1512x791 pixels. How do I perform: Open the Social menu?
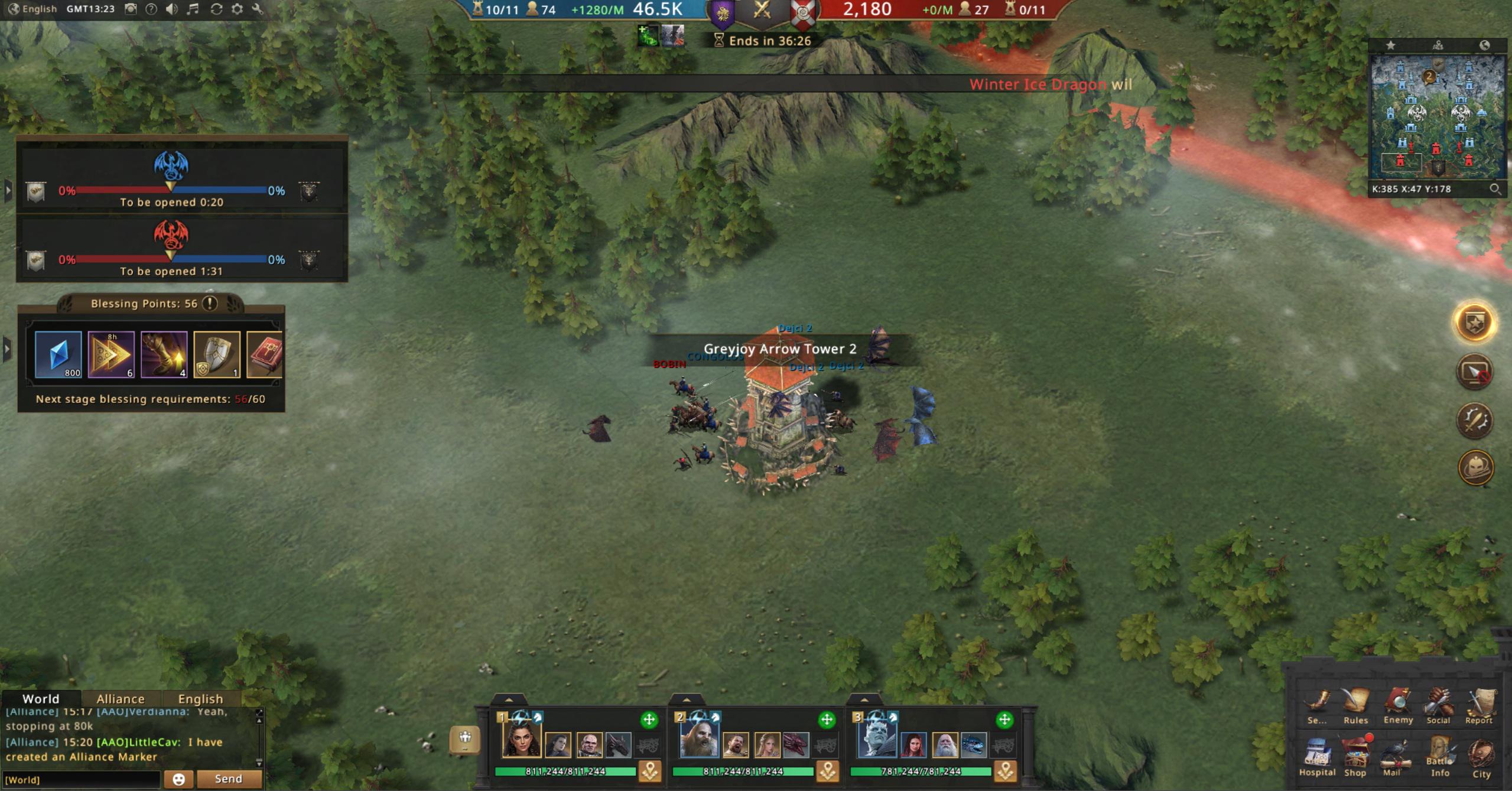click(x=1438, y=704)
